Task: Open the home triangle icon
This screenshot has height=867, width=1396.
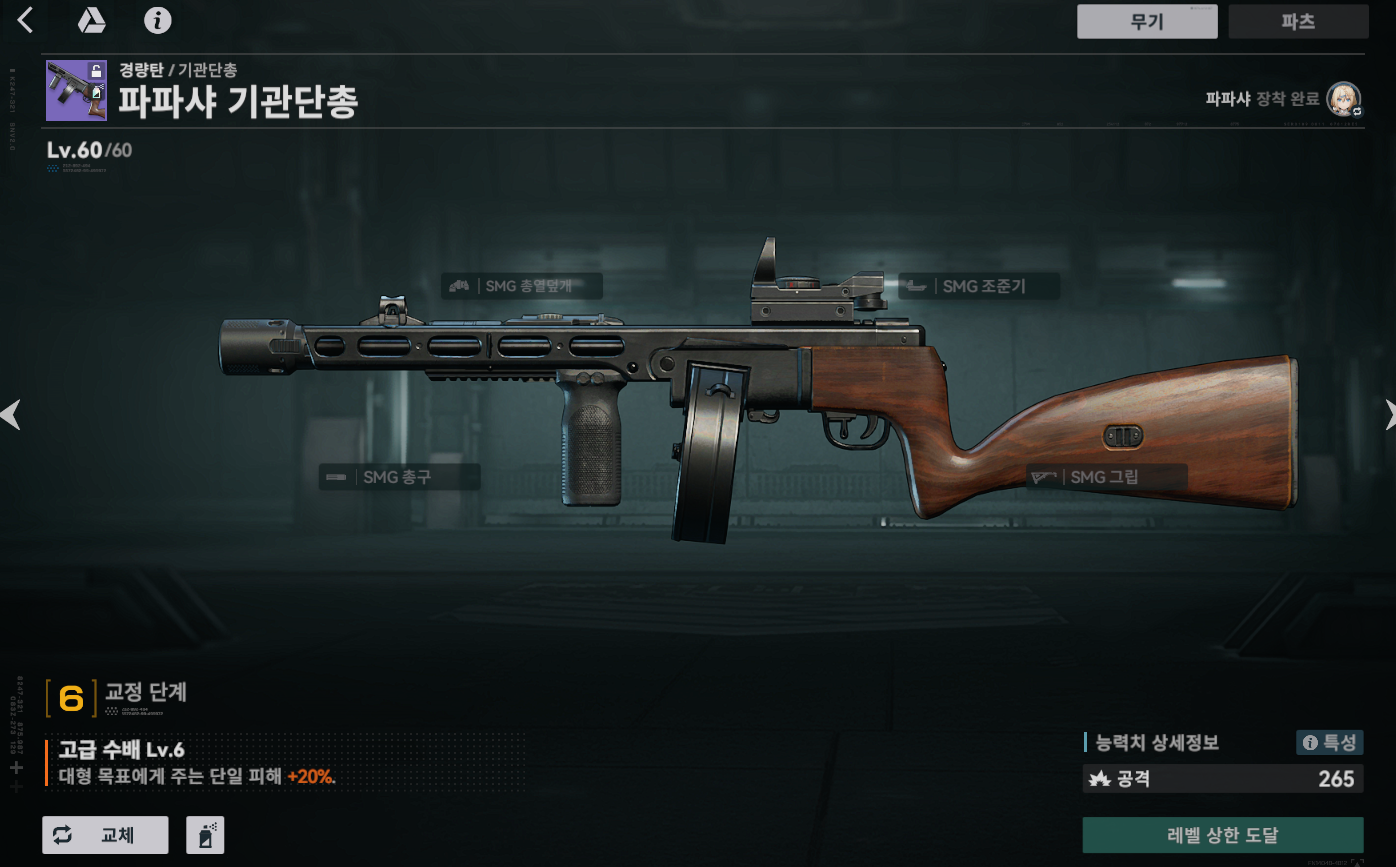Action: pos(92,20)
